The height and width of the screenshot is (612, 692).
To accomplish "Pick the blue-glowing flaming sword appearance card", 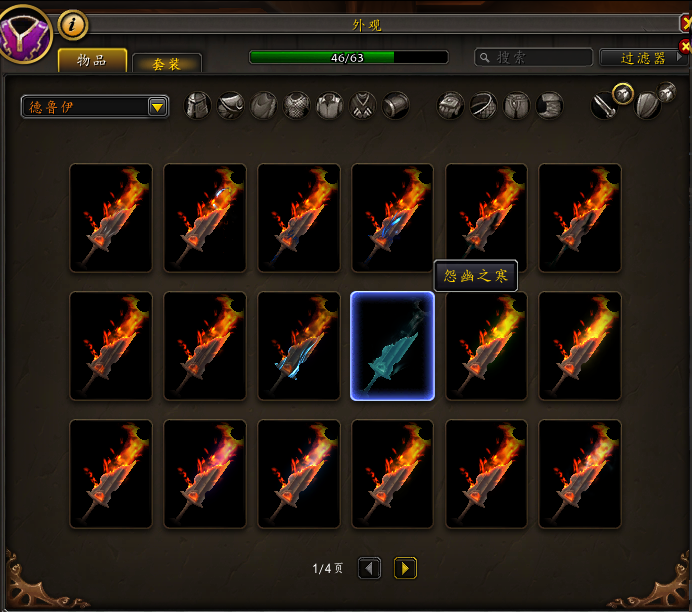I will coord(298,346).
